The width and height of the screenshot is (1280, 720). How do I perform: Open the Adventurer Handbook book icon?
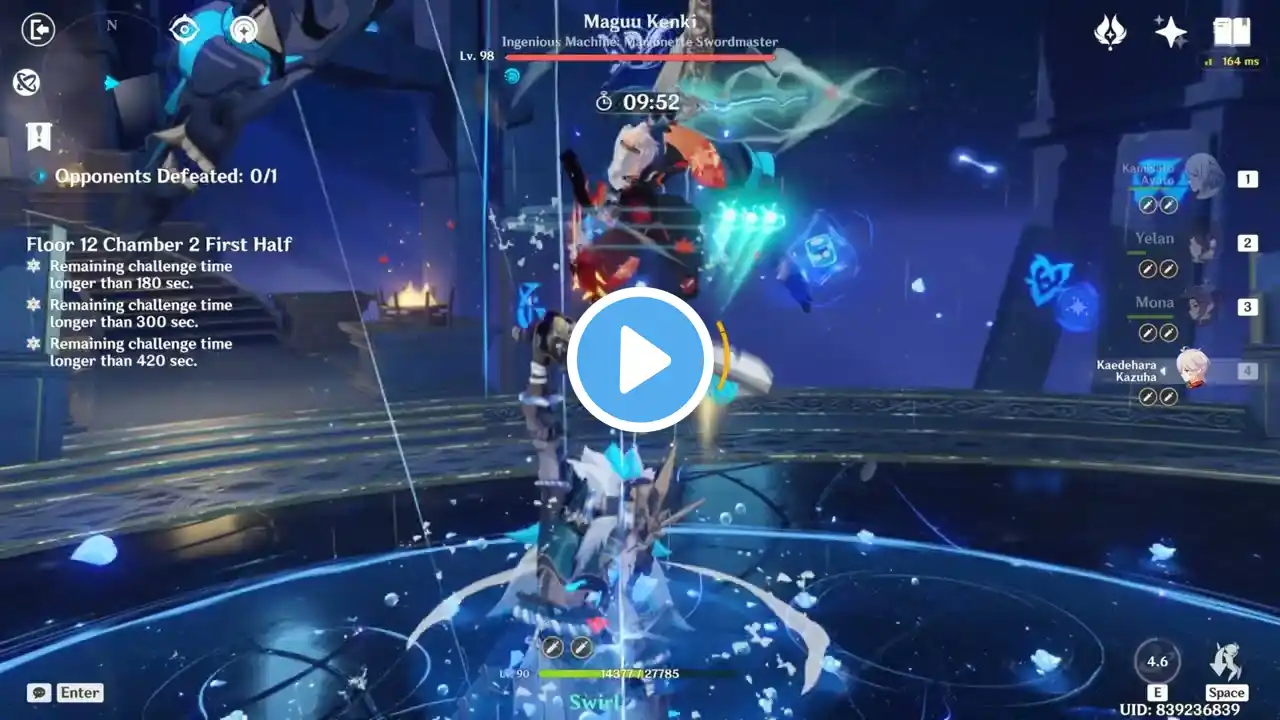[x=1231, y=33]
